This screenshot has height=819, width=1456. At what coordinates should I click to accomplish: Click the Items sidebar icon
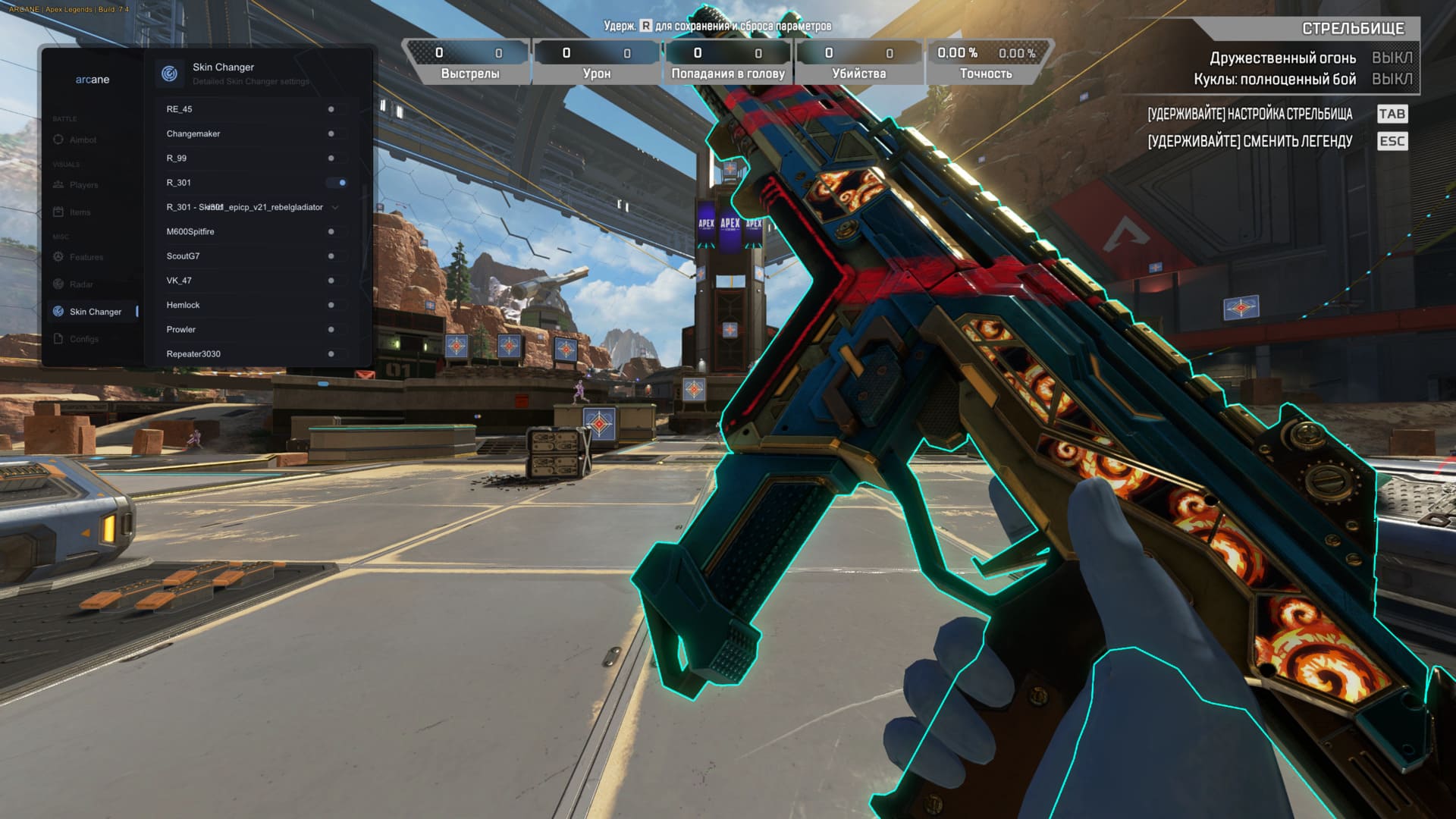58,212
